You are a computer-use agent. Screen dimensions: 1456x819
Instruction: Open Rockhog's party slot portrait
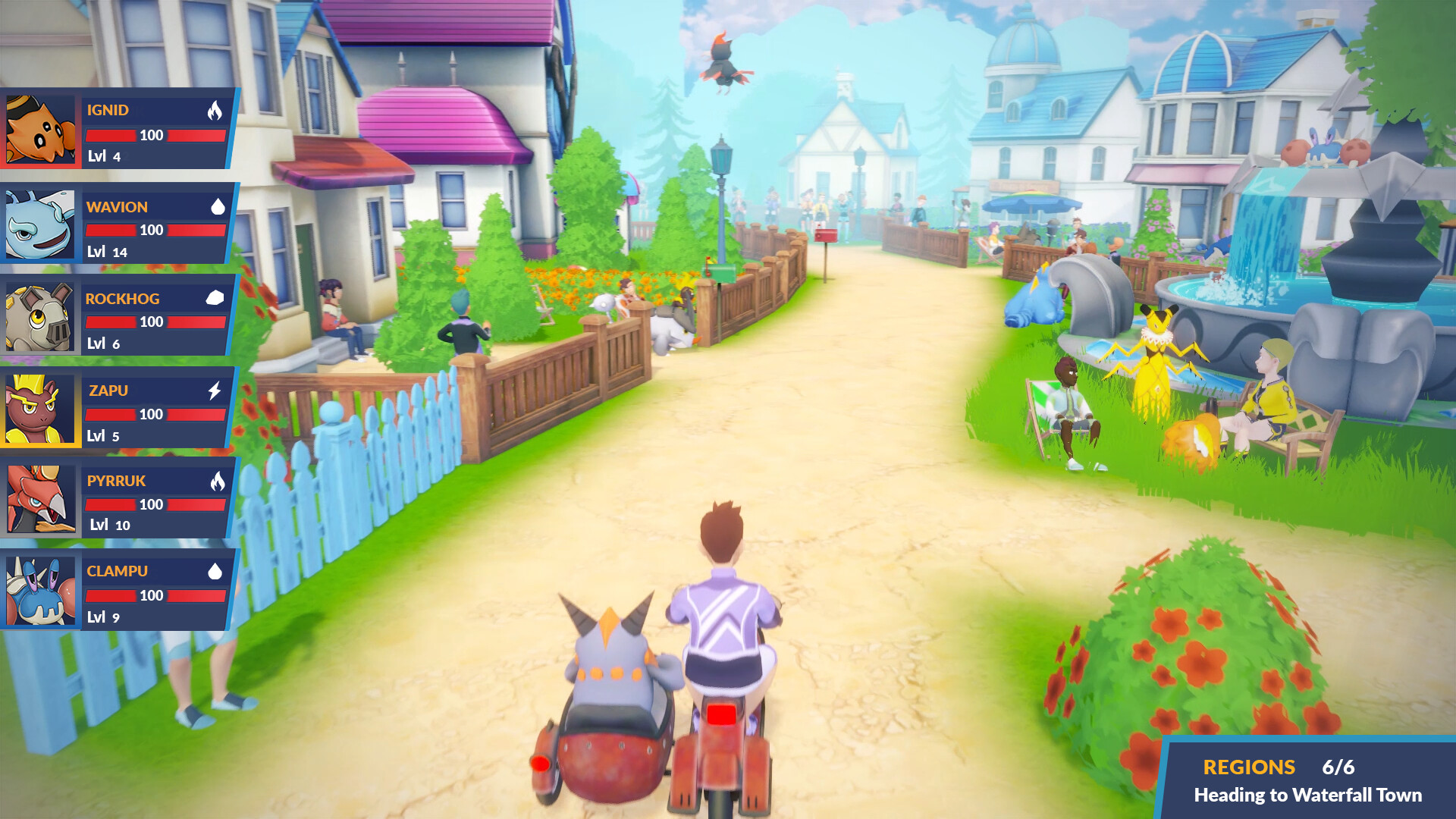coord(40,316)
